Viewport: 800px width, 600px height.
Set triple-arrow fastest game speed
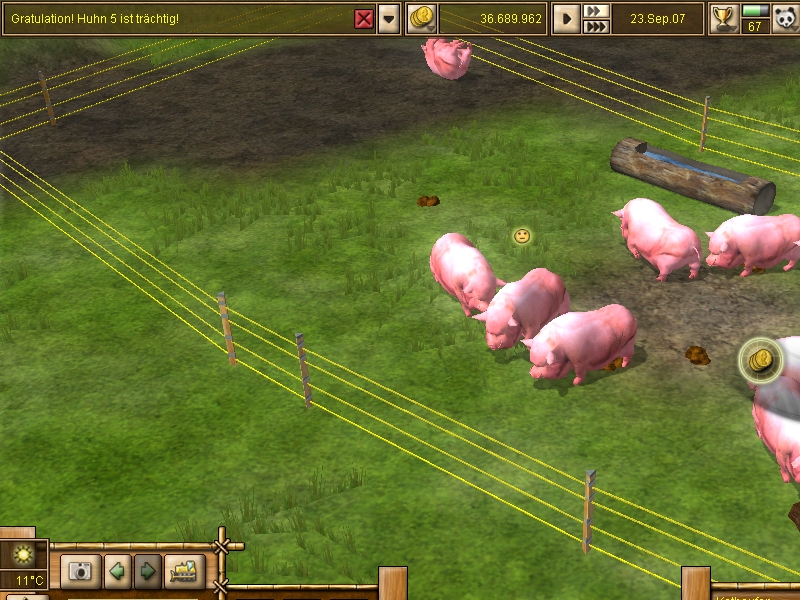click(x=596, y=26)
